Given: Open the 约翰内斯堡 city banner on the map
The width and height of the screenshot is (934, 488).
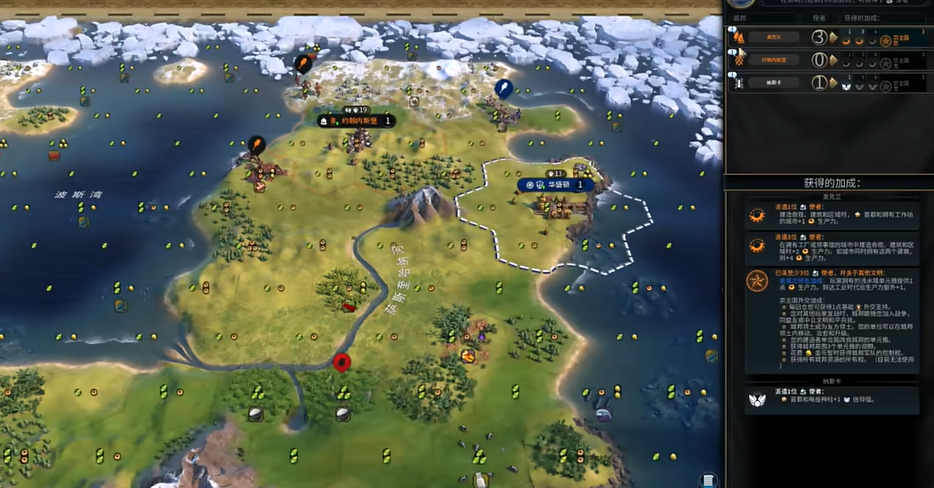Looking at the screenshot, I should pyautogui.click(x=355, y=121).
